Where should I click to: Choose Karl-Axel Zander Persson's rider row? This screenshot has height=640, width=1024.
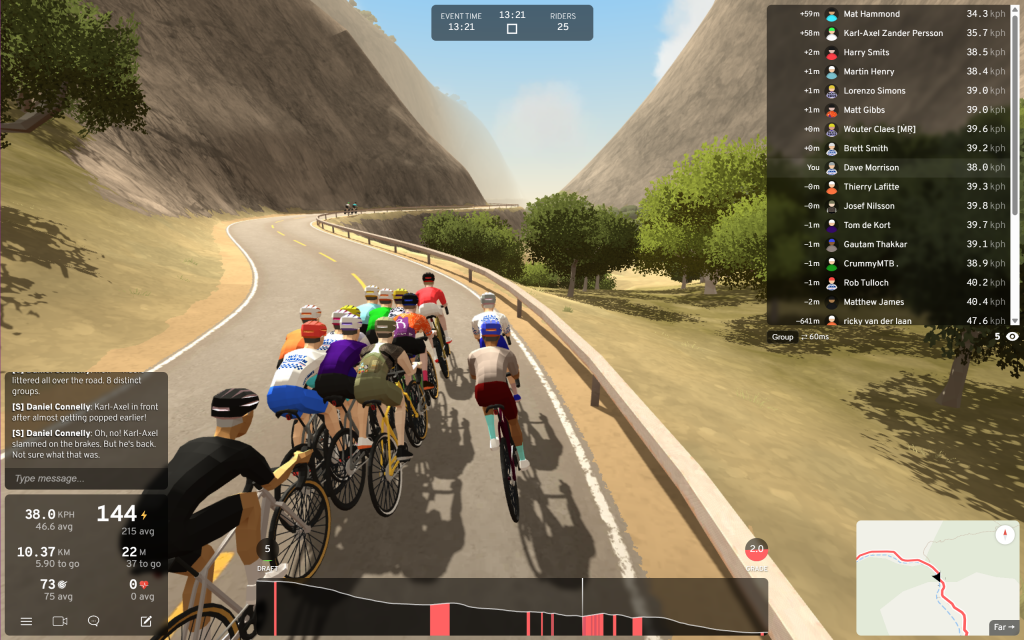tap(890, 33)
